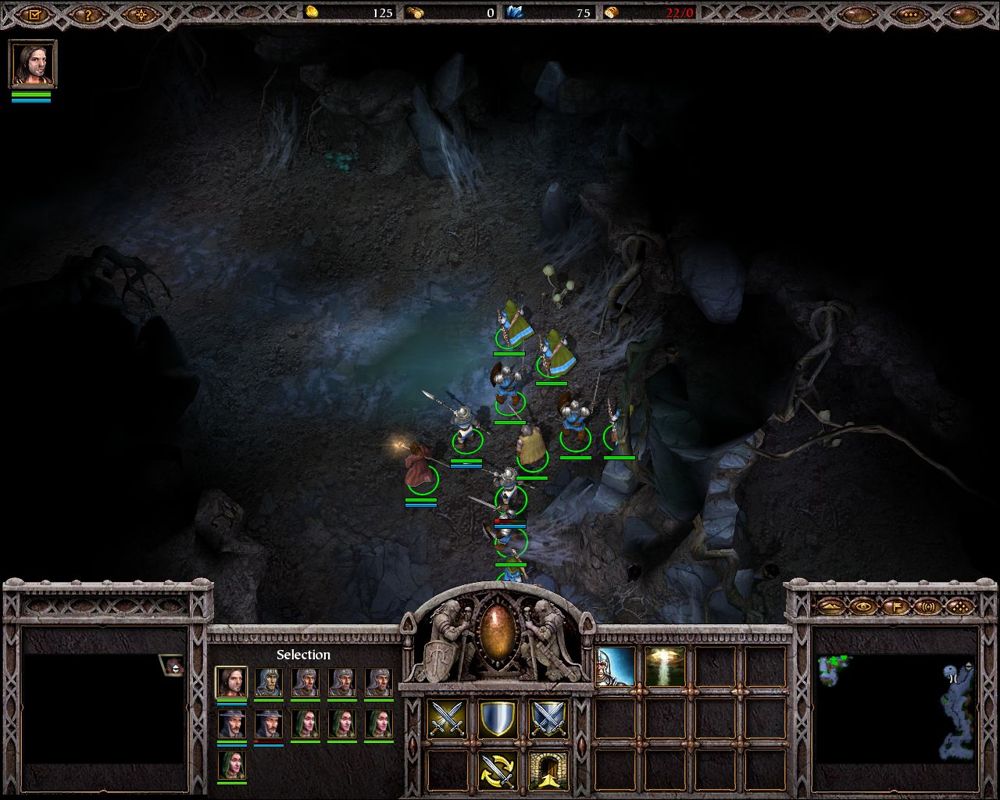The height and width of the screenshot is (800, 1000).
Task: Choose the long-haired hero portrait in Selection
Action: (231, 682)
